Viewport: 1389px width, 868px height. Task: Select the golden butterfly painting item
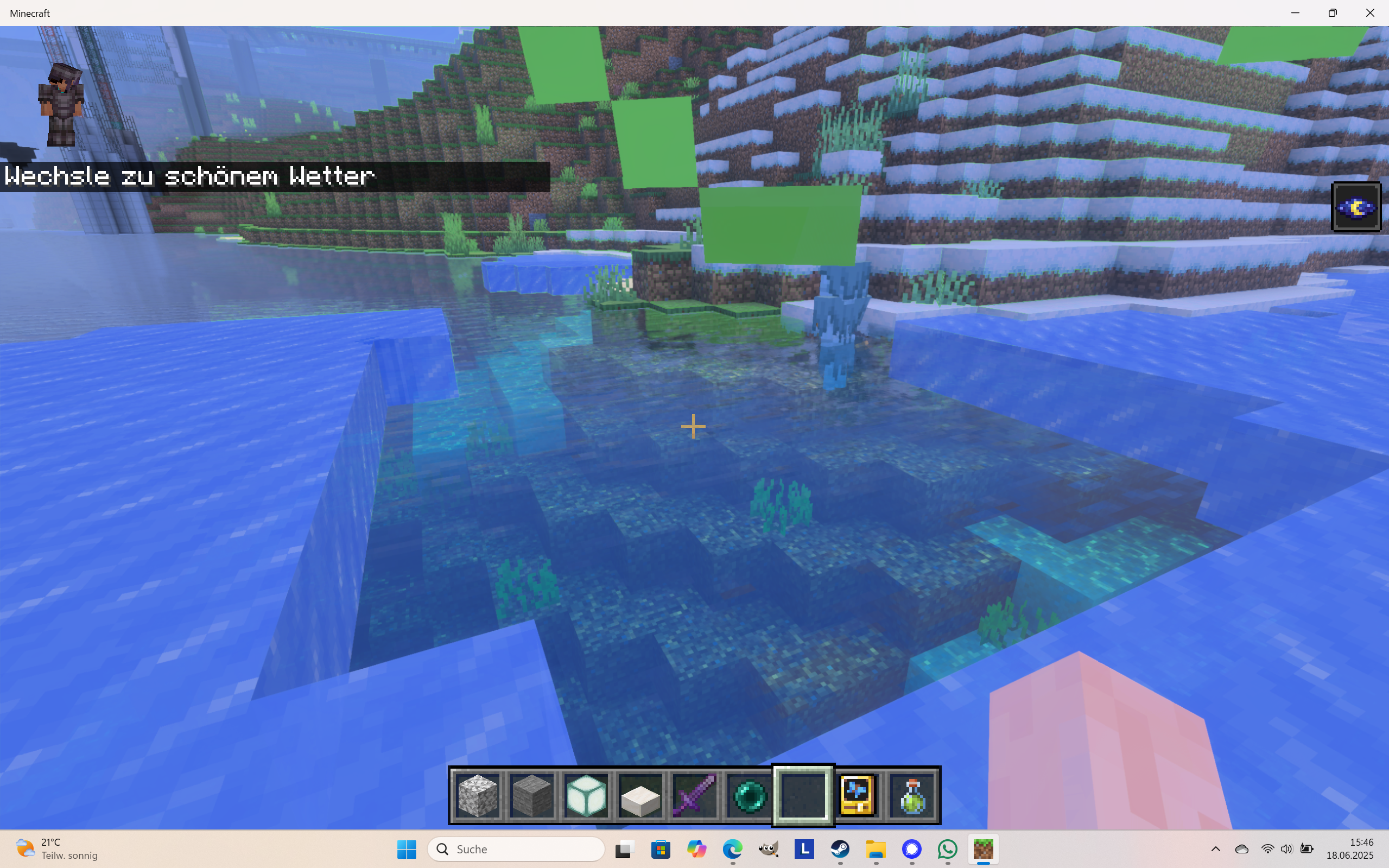857,796
